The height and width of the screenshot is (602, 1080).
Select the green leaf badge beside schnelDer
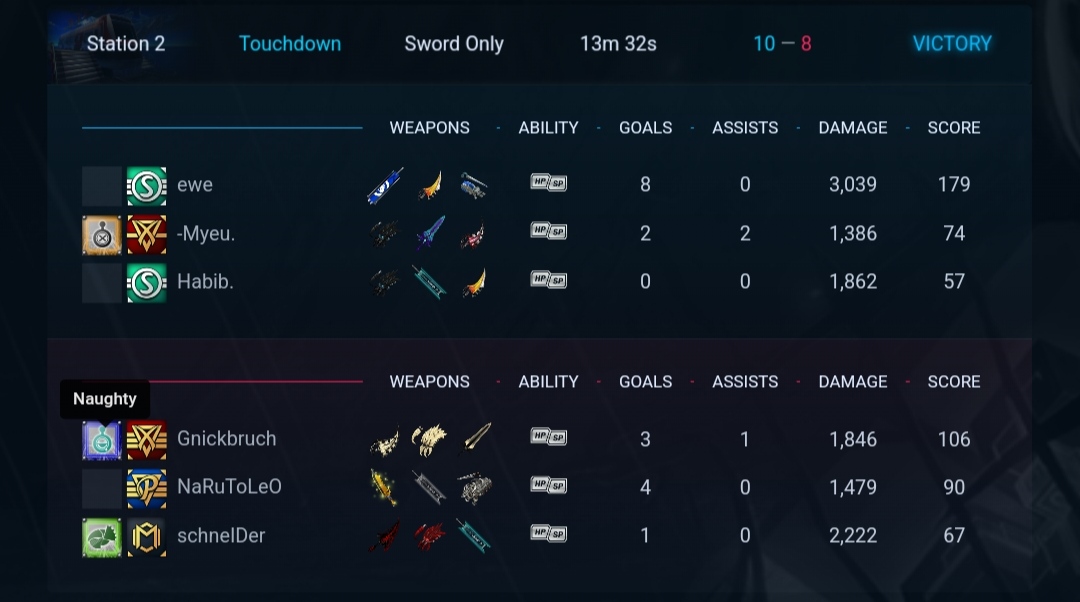(102, 537)
